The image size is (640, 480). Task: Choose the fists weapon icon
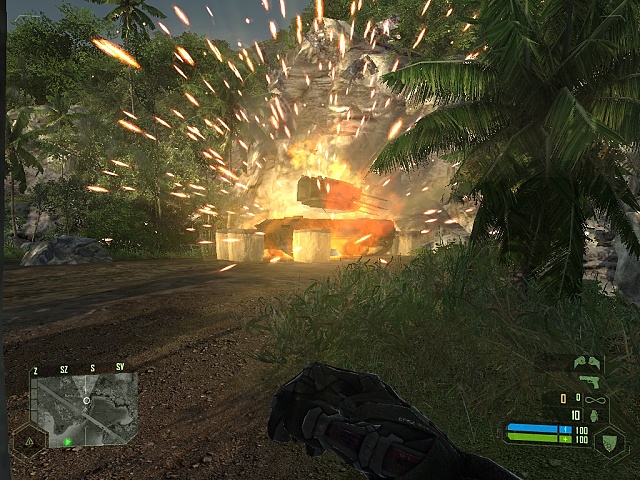(588, 363)
